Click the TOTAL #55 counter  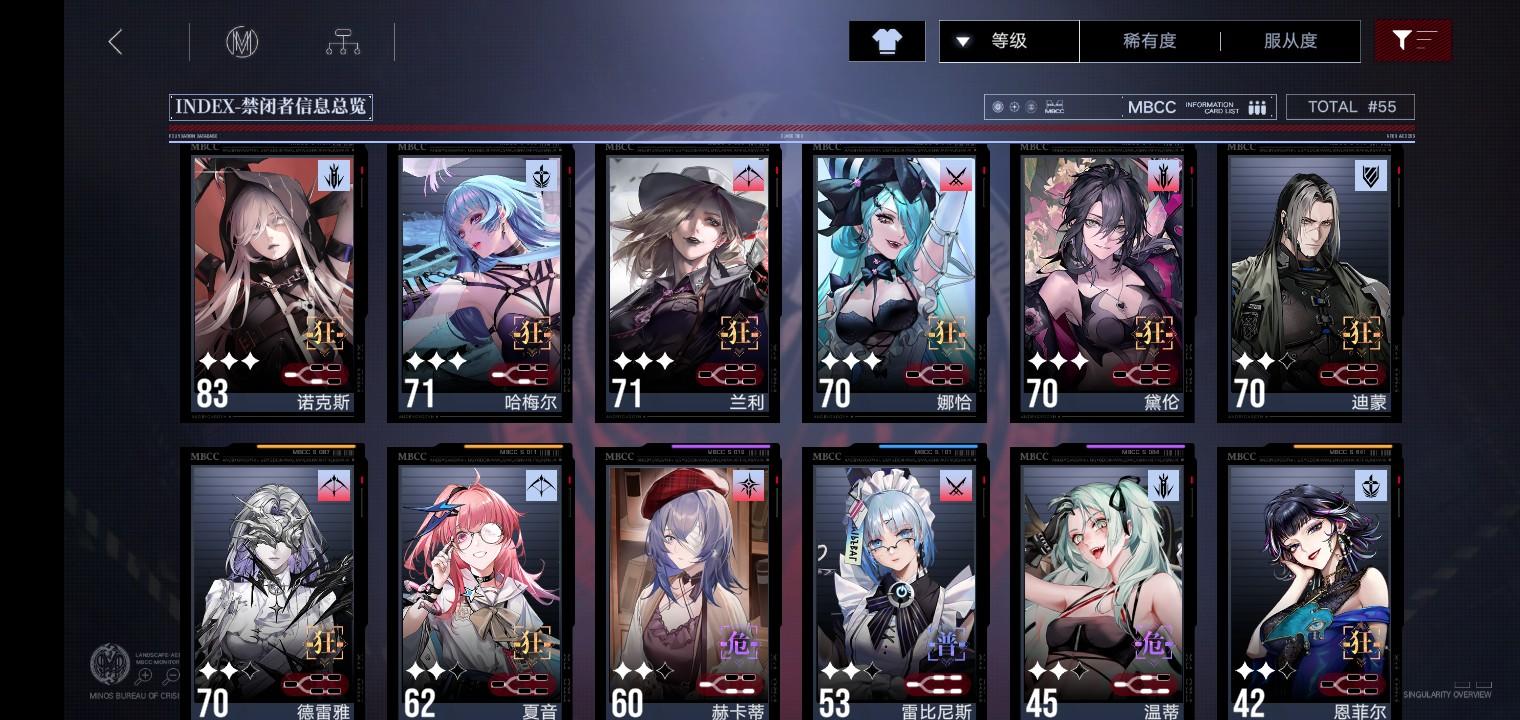[x=1350, y=106]
